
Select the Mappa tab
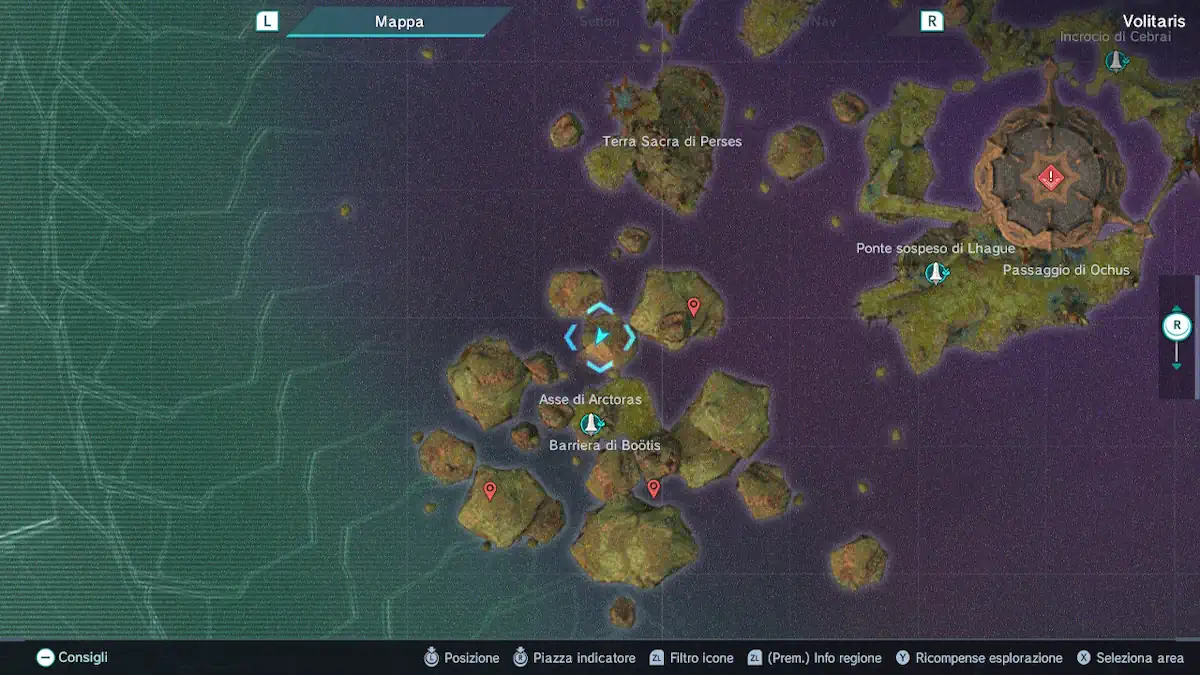tap(399, 22)
